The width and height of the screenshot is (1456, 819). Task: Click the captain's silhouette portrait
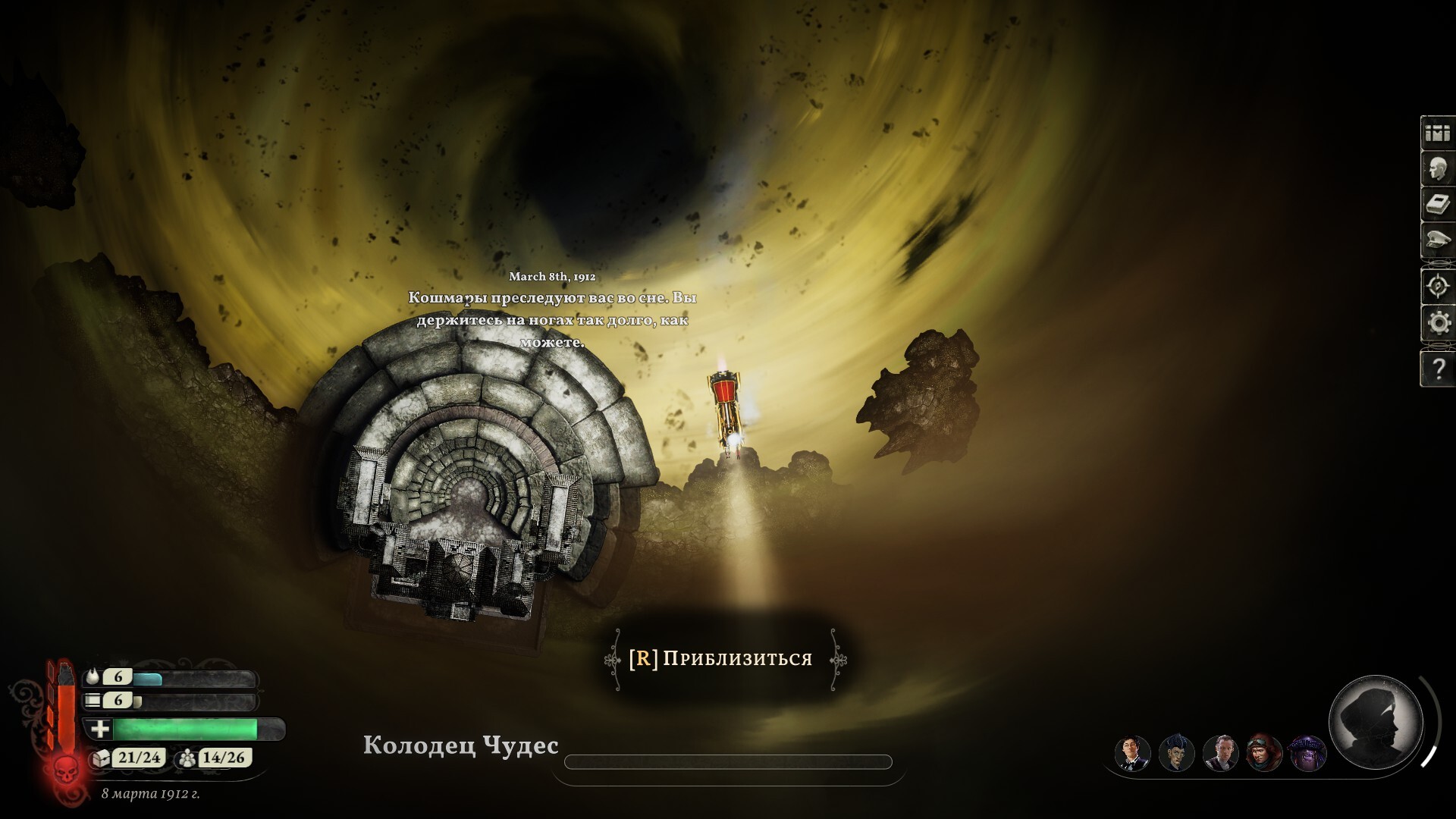(x=1376, y=722)
